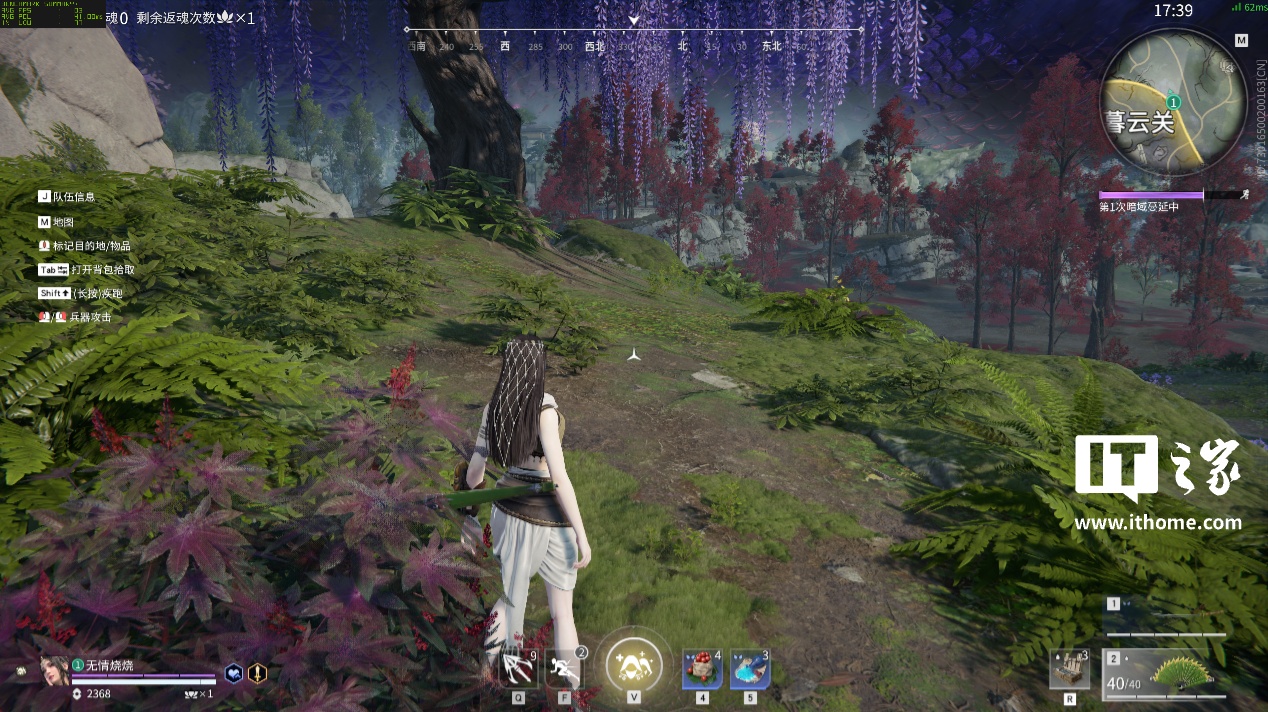Screen dimensions: 1268x712
Task: Activate the grappling hook skill icon
Action: [x=518, y=668]
